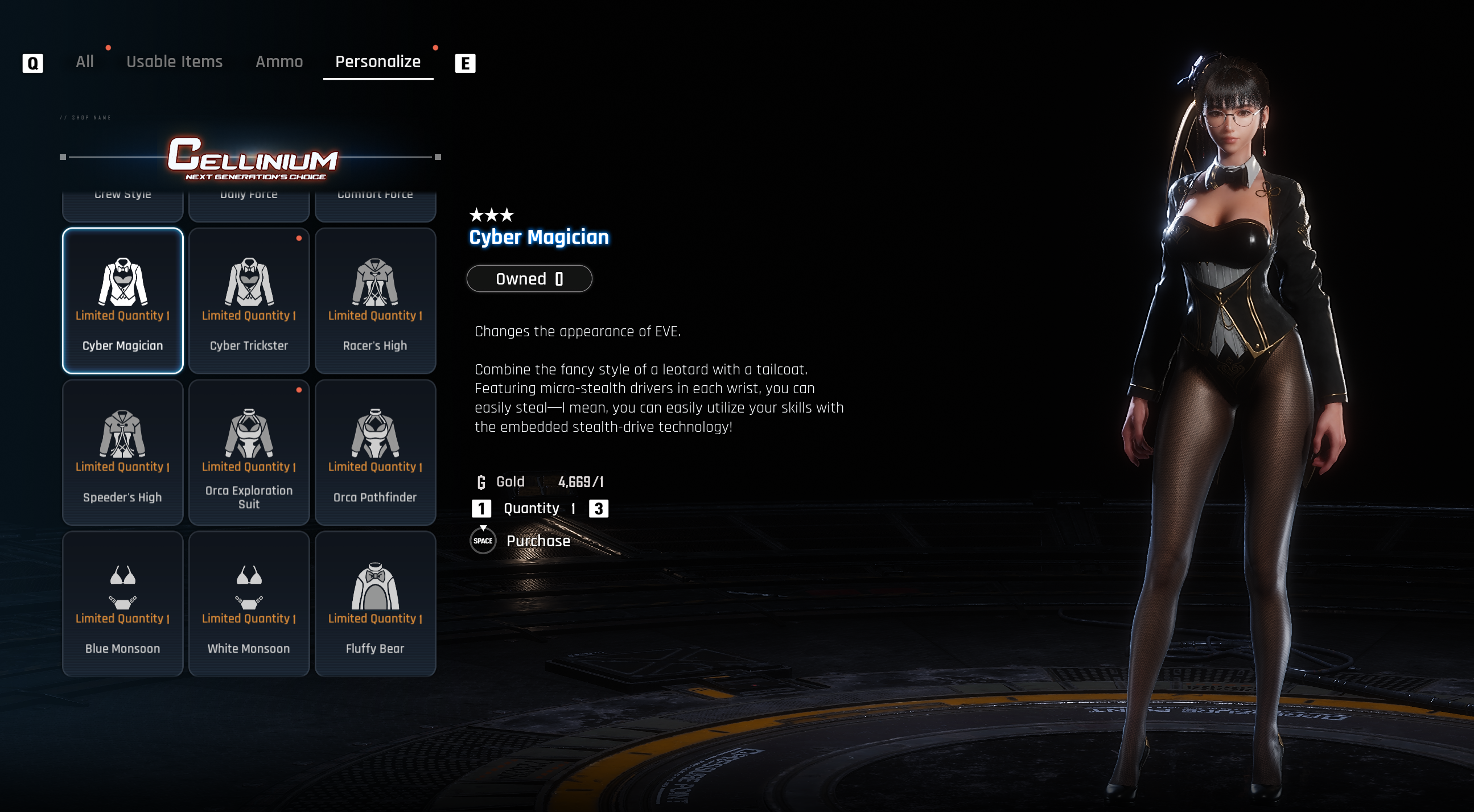Select the Orca Pathfinder outfit
The image size is (1474, 812).
click(376, 452)
